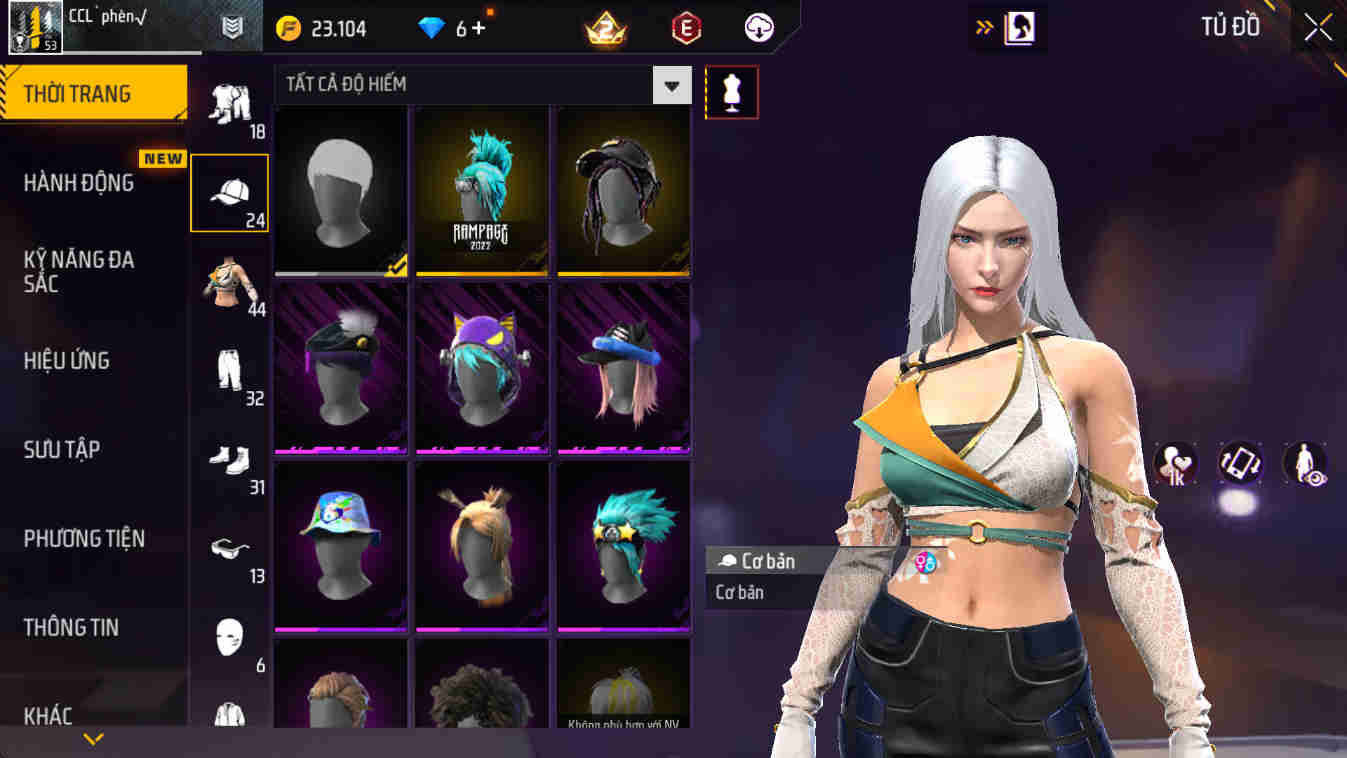Switch to the HÀNH ĐỘNG tab
This screenshot has width=1347, height=758.
click(x=80, y=184)
